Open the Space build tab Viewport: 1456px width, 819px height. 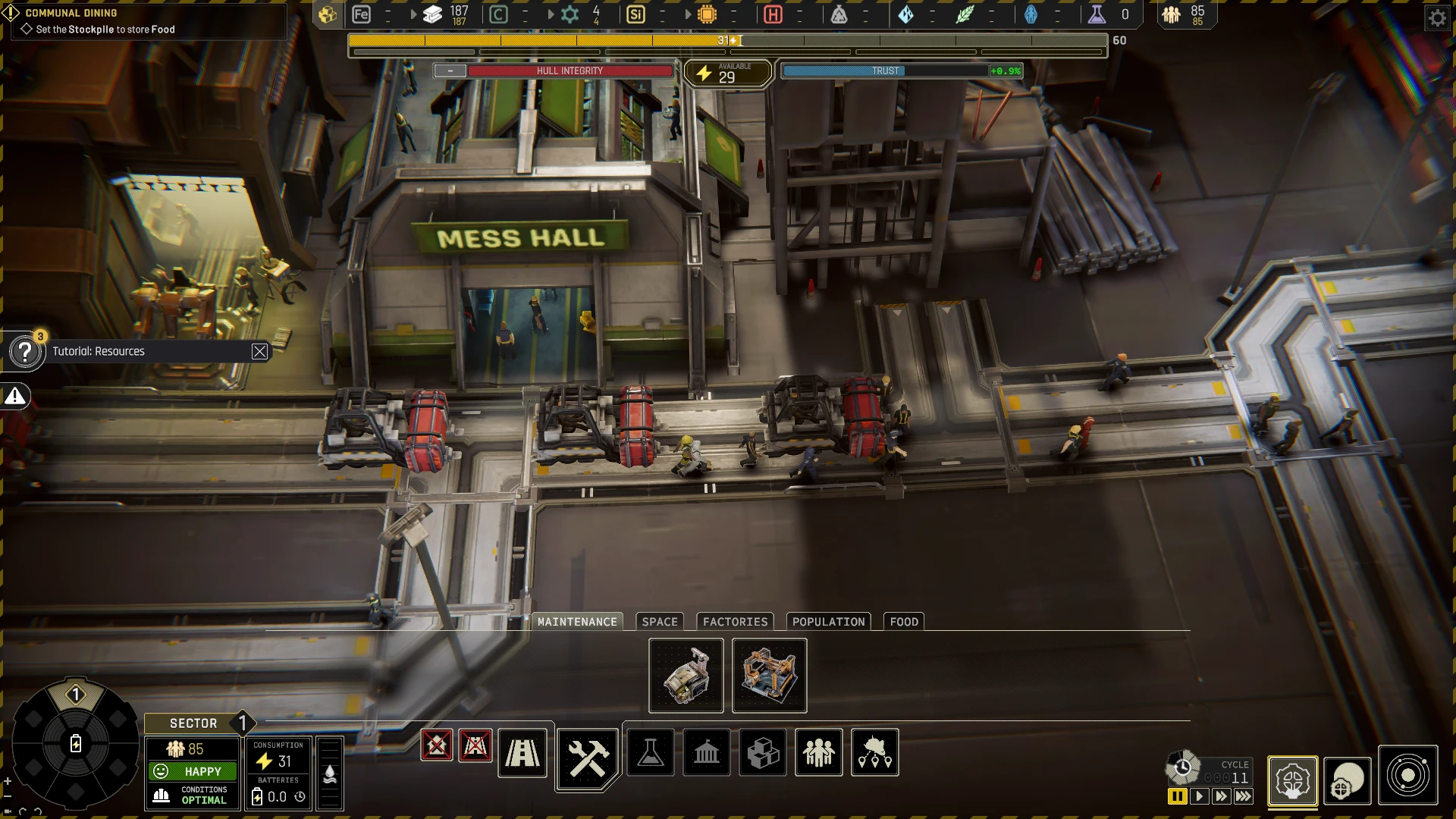coord(660,622)
